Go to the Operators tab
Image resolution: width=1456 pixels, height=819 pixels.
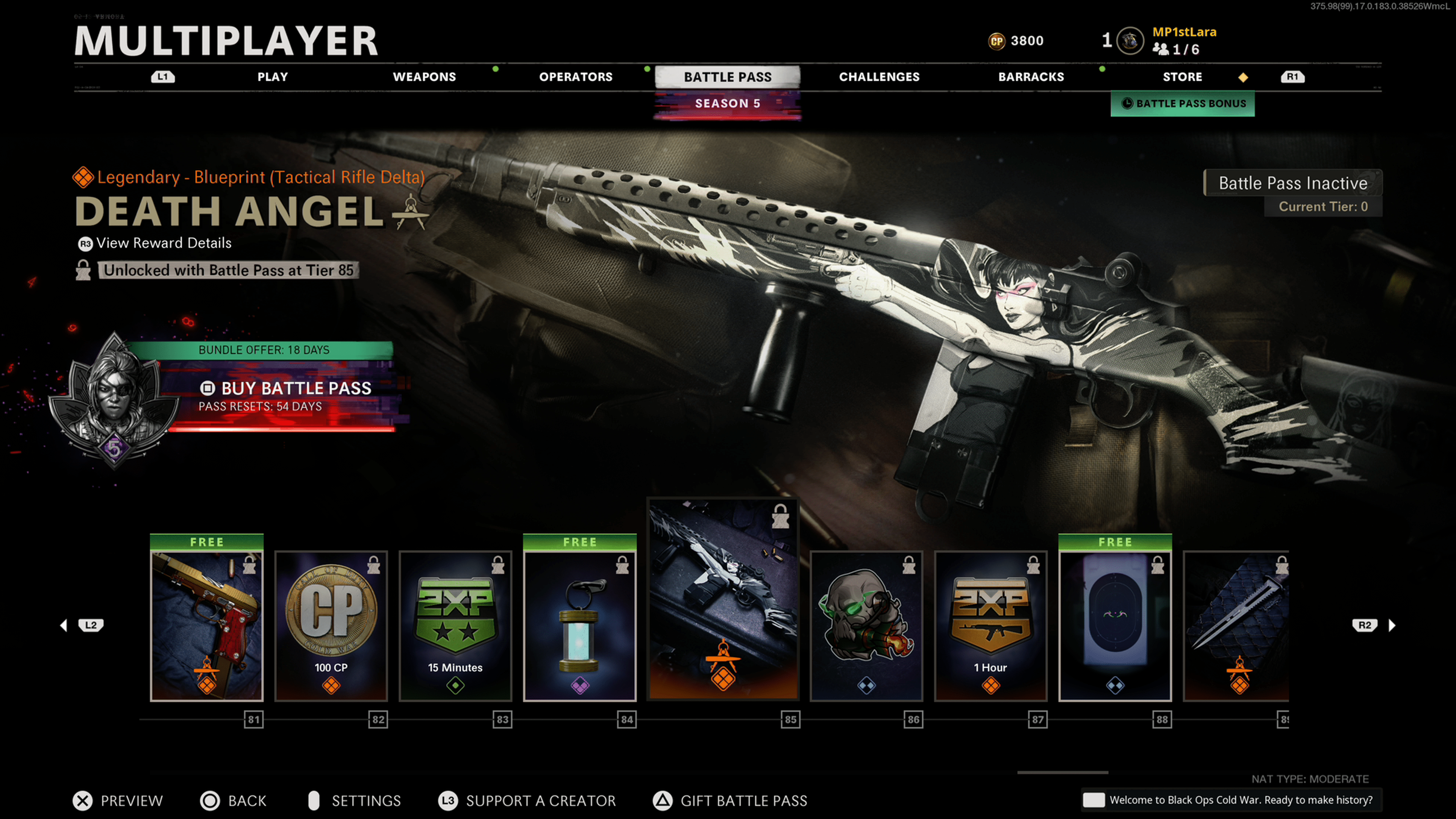tap(576, 77)
